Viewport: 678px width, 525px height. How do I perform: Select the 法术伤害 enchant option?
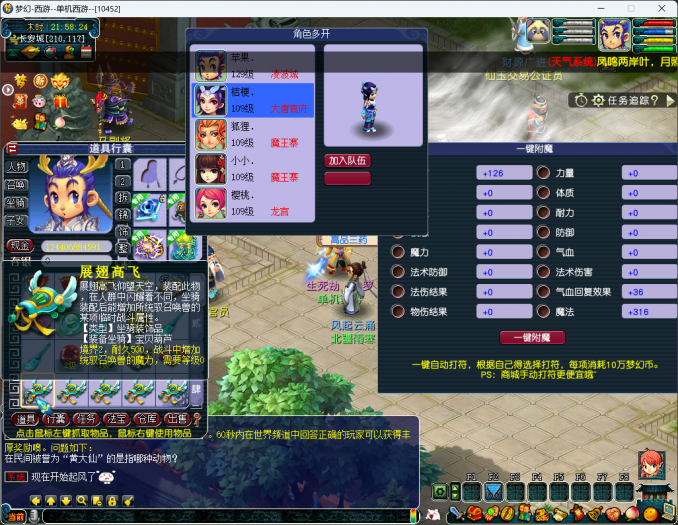pos(544,272)
